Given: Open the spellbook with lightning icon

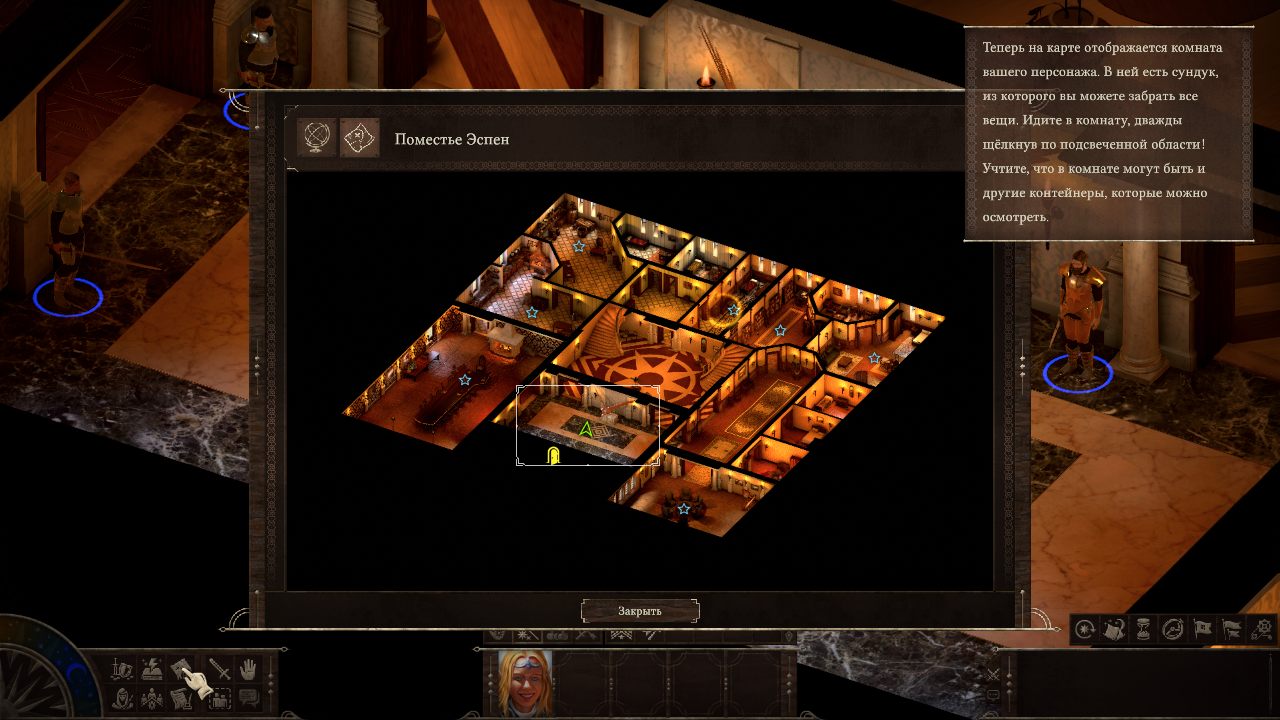Looking at the screenshot, I should [152, 669].
